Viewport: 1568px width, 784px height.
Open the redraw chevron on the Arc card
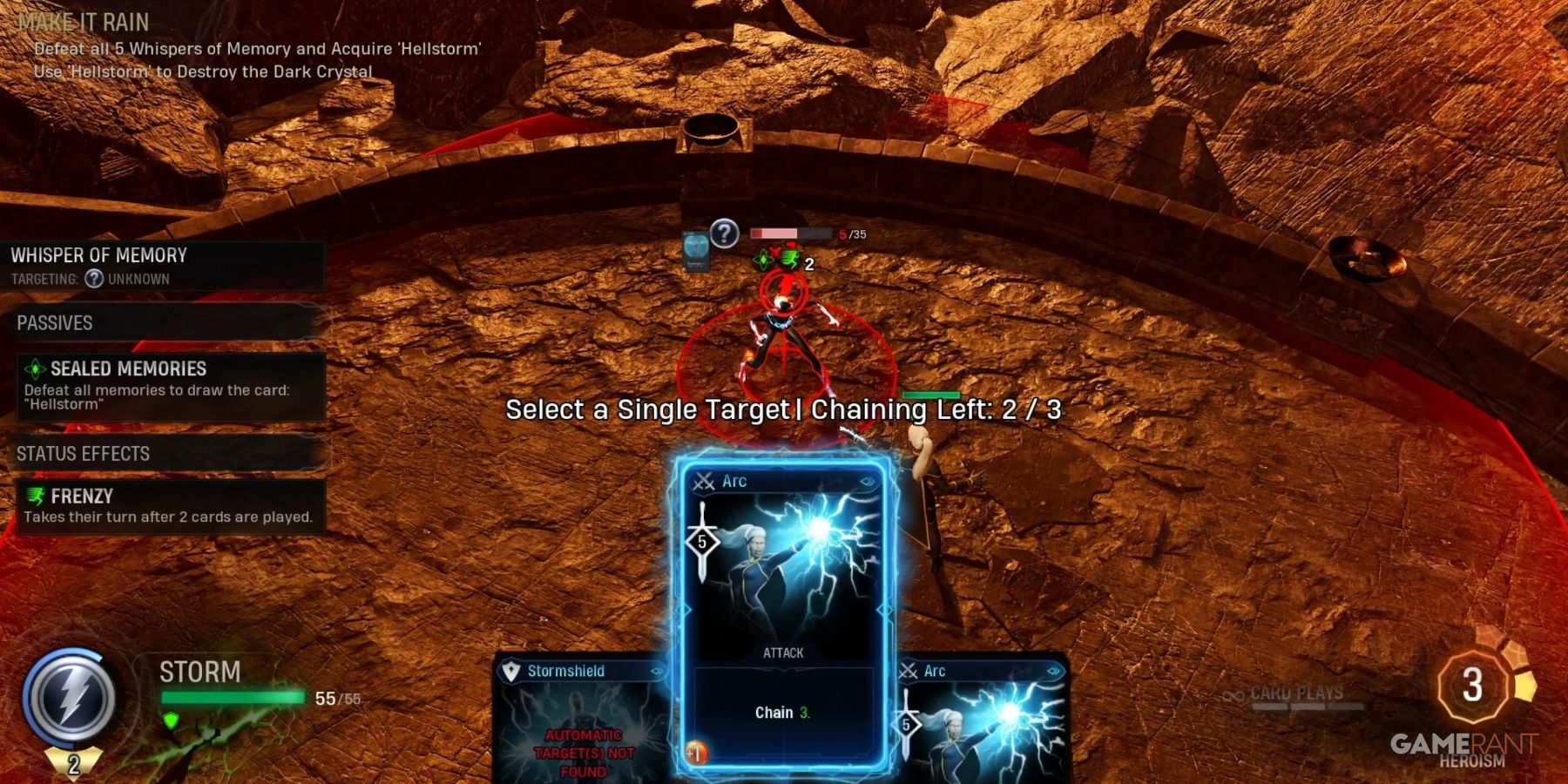869,482
